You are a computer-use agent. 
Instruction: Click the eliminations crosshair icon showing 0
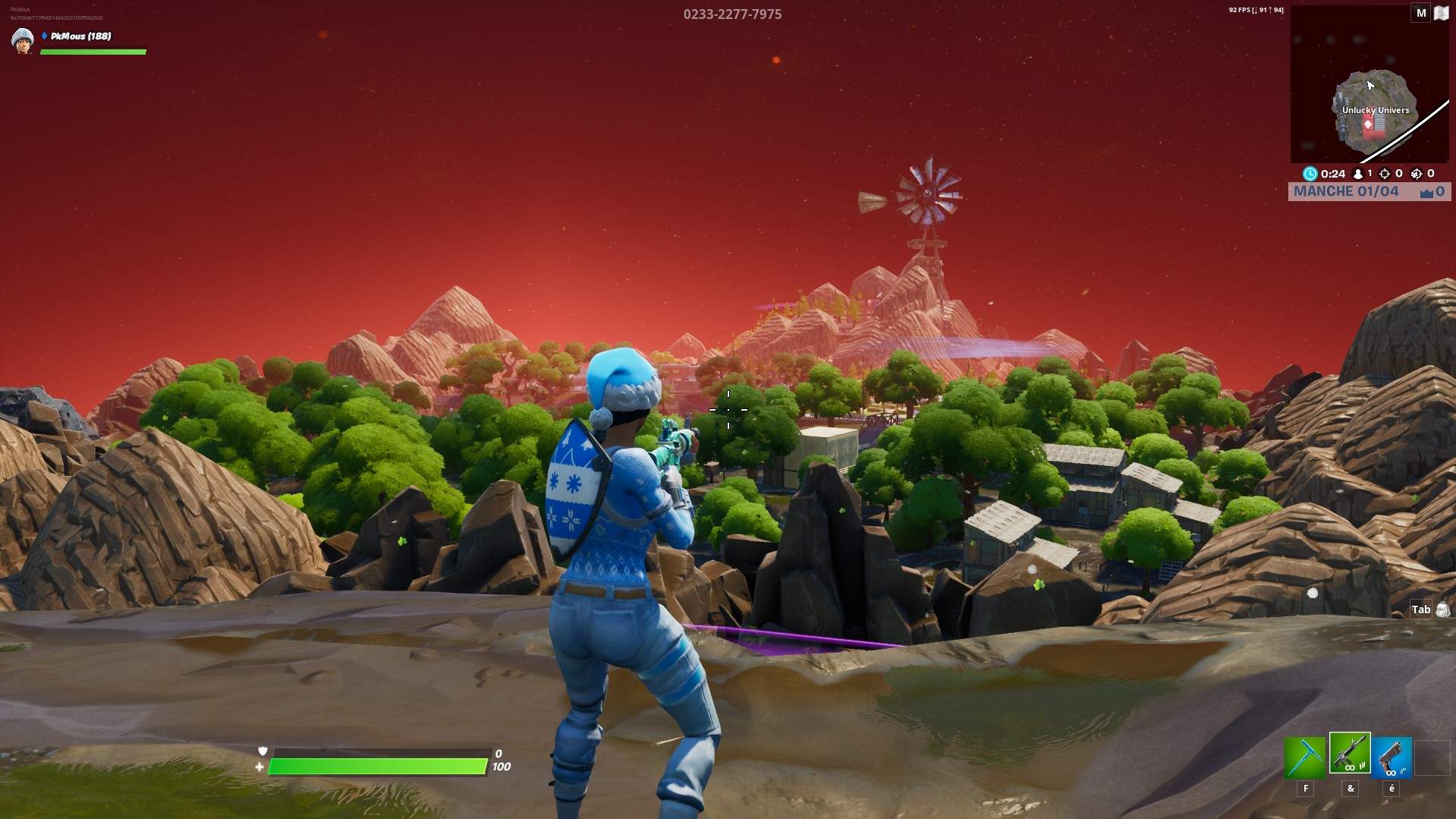[x=1384, y=174]
